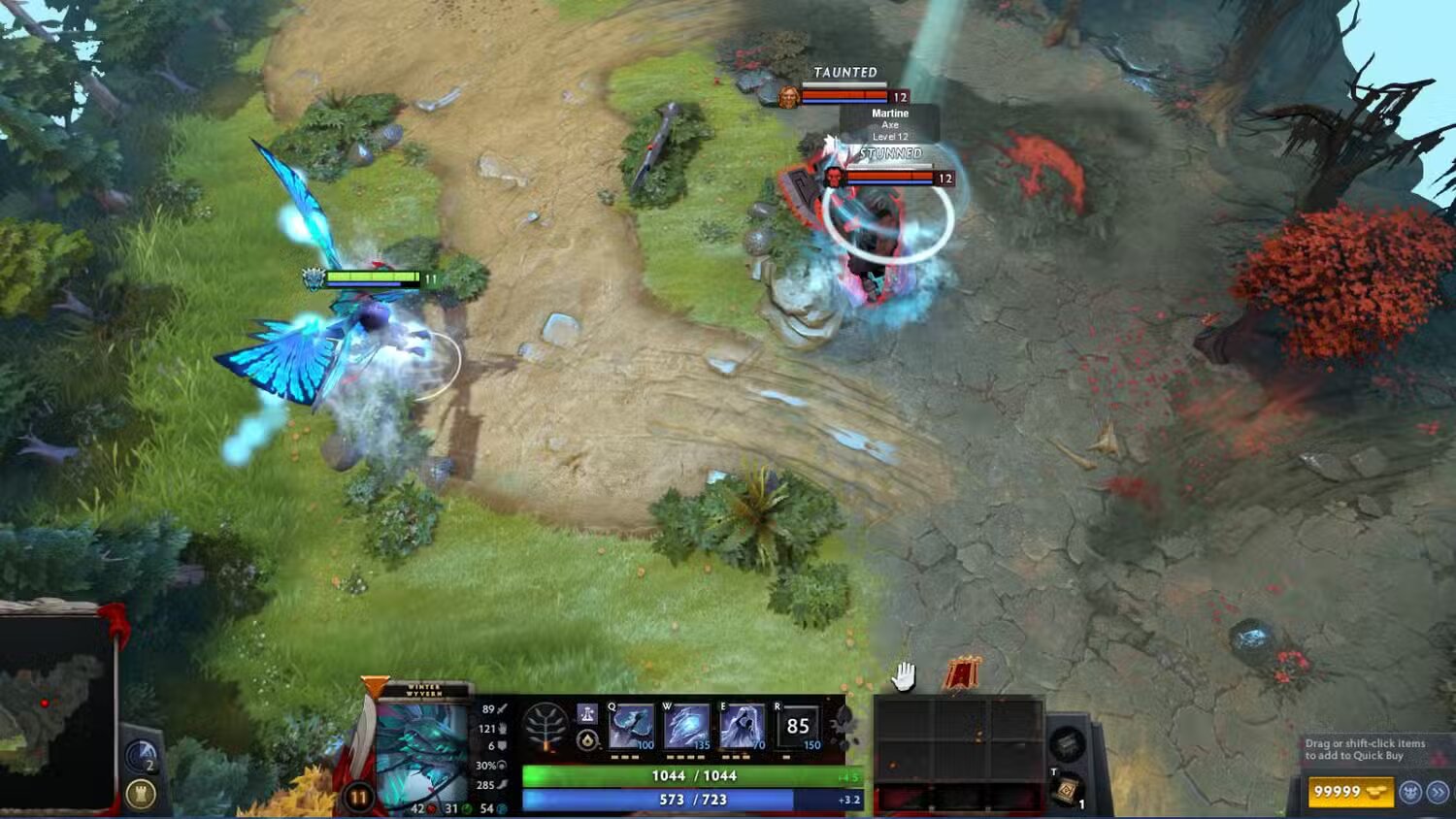The image size is (1456, 819).
Task: Click the courier button beside the gold
Action: [1410, 792]
